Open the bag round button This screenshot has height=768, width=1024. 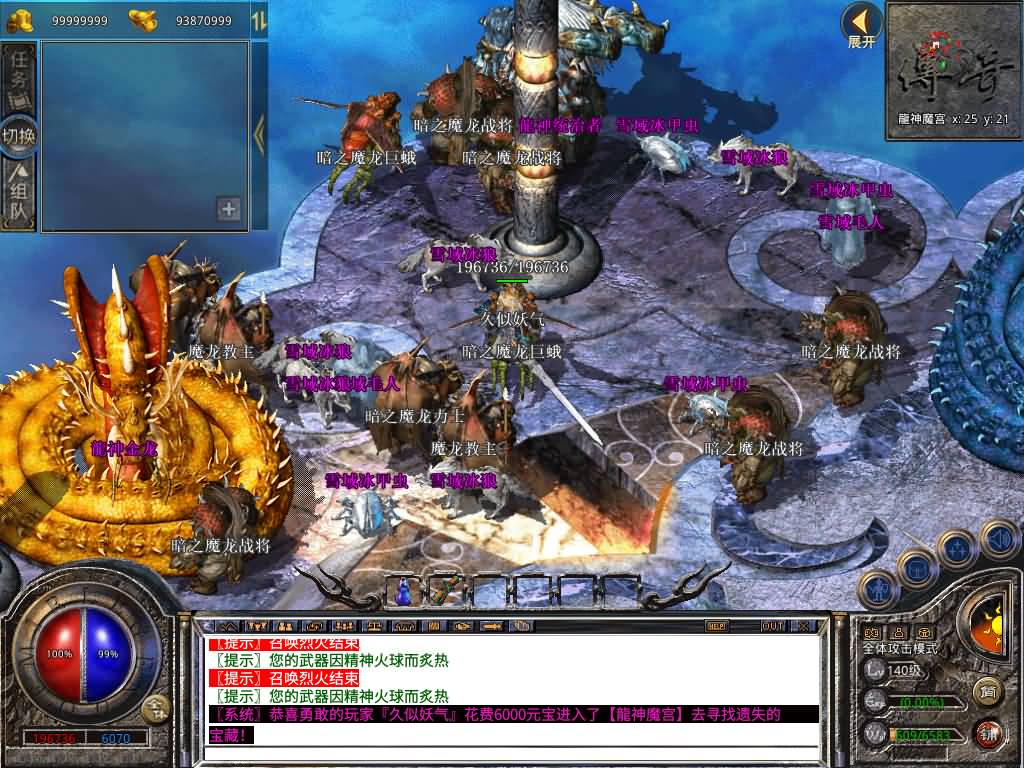tap(917, 570)
